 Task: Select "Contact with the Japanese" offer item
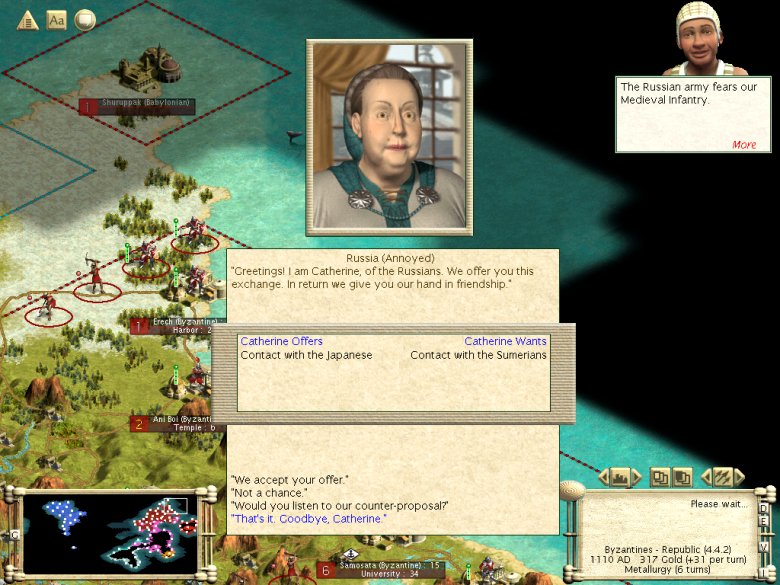point(306,355)
